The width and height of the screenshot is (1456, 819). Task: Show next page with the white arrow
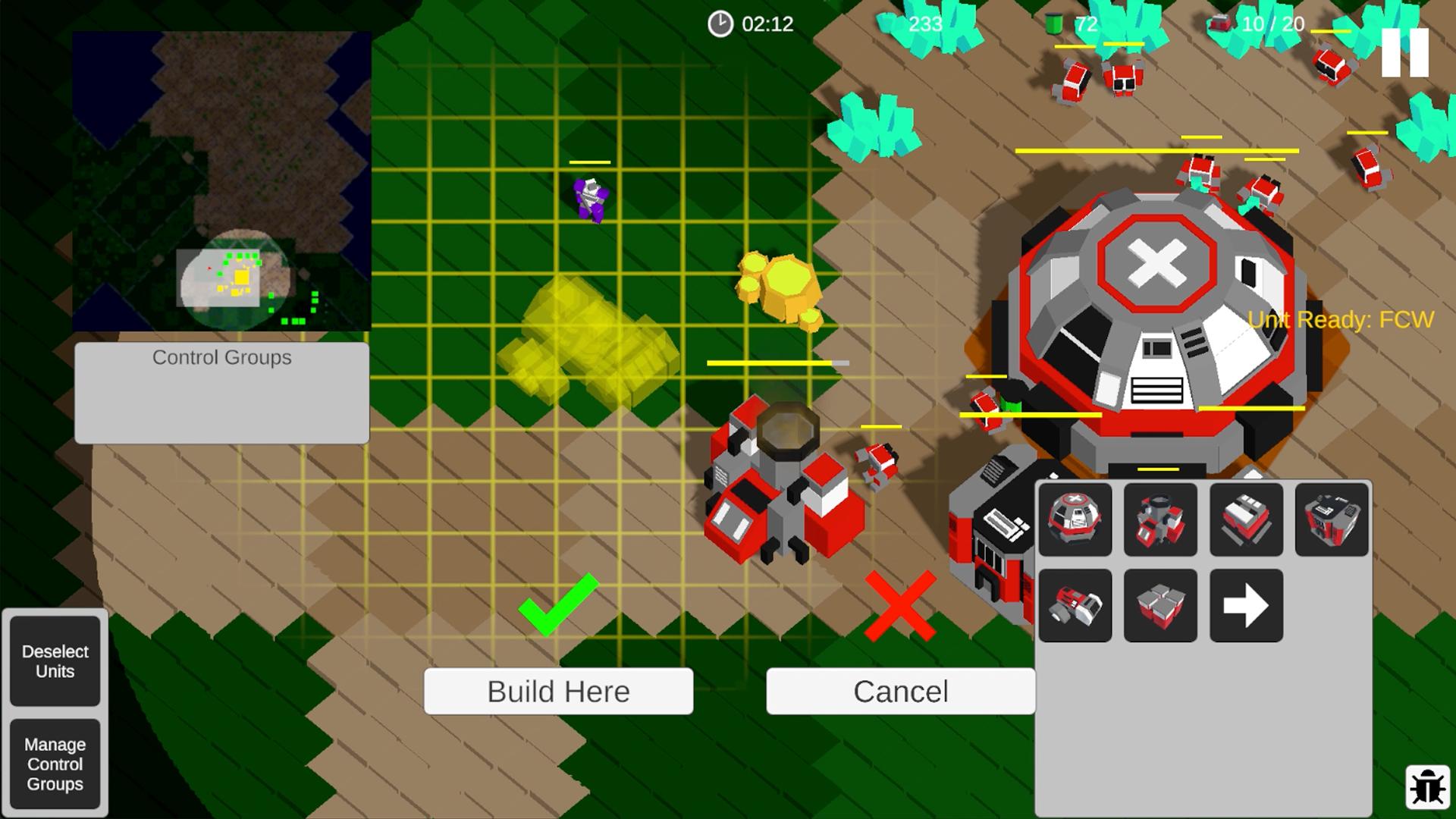coord(1246,606)
